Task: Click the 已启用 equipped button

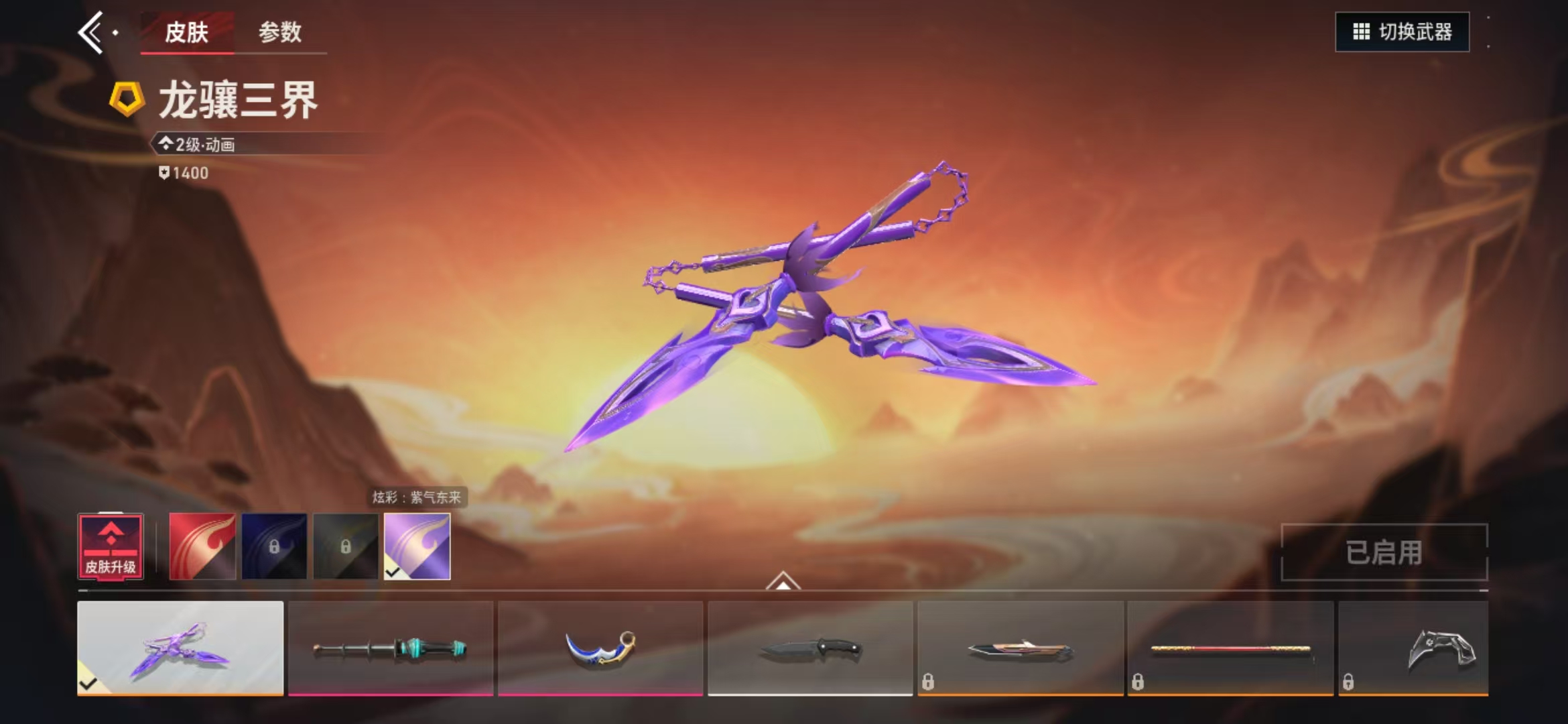Action: tap(1384, 552)
